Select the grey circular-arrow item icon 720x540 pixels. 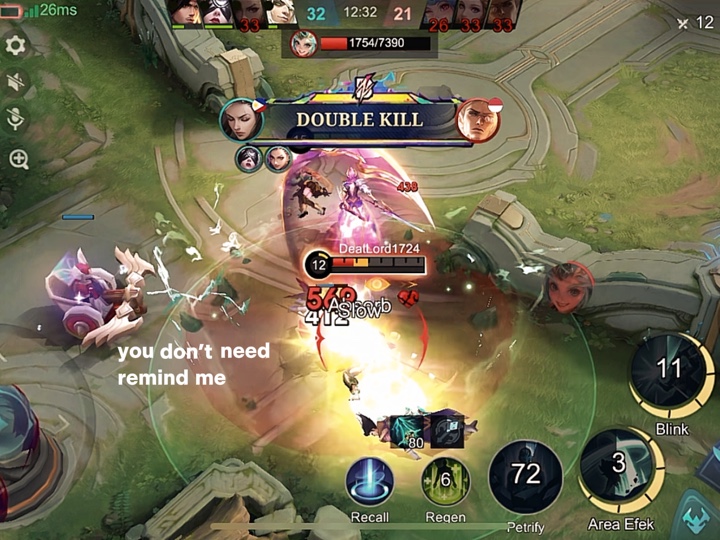[x=447, y=425]
